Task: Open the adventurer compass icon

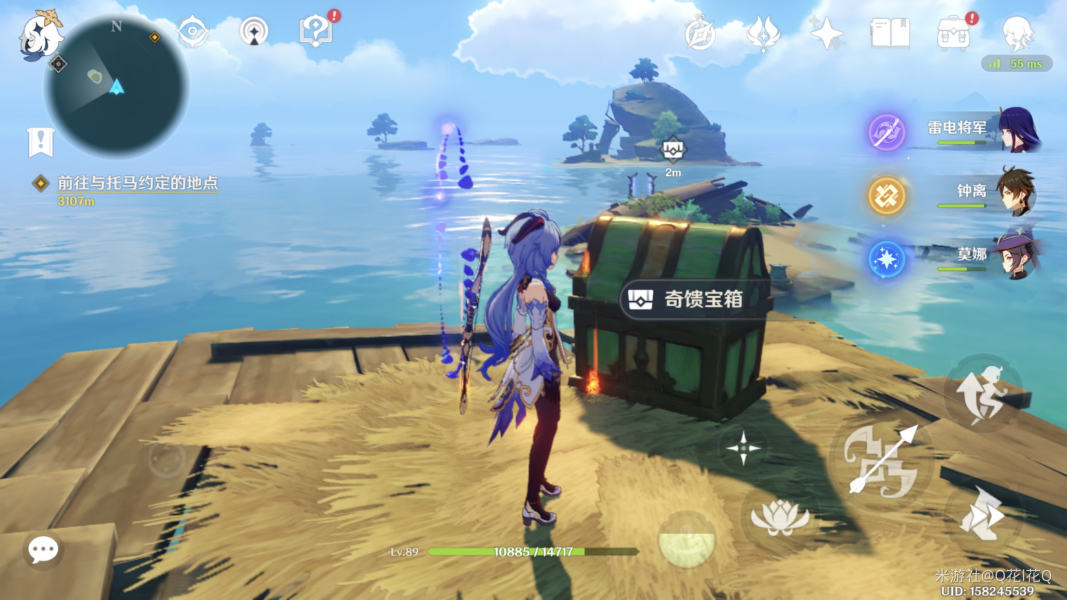Action: (700, 33)
